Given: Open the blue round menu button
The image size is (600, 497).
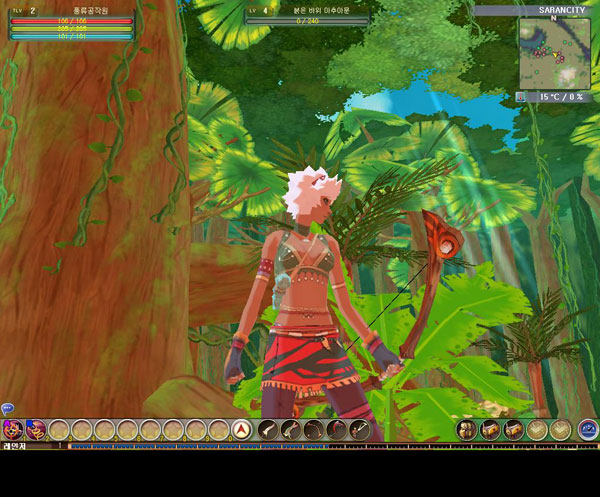Looking at the screenshot, I should (x=588, y=430).
